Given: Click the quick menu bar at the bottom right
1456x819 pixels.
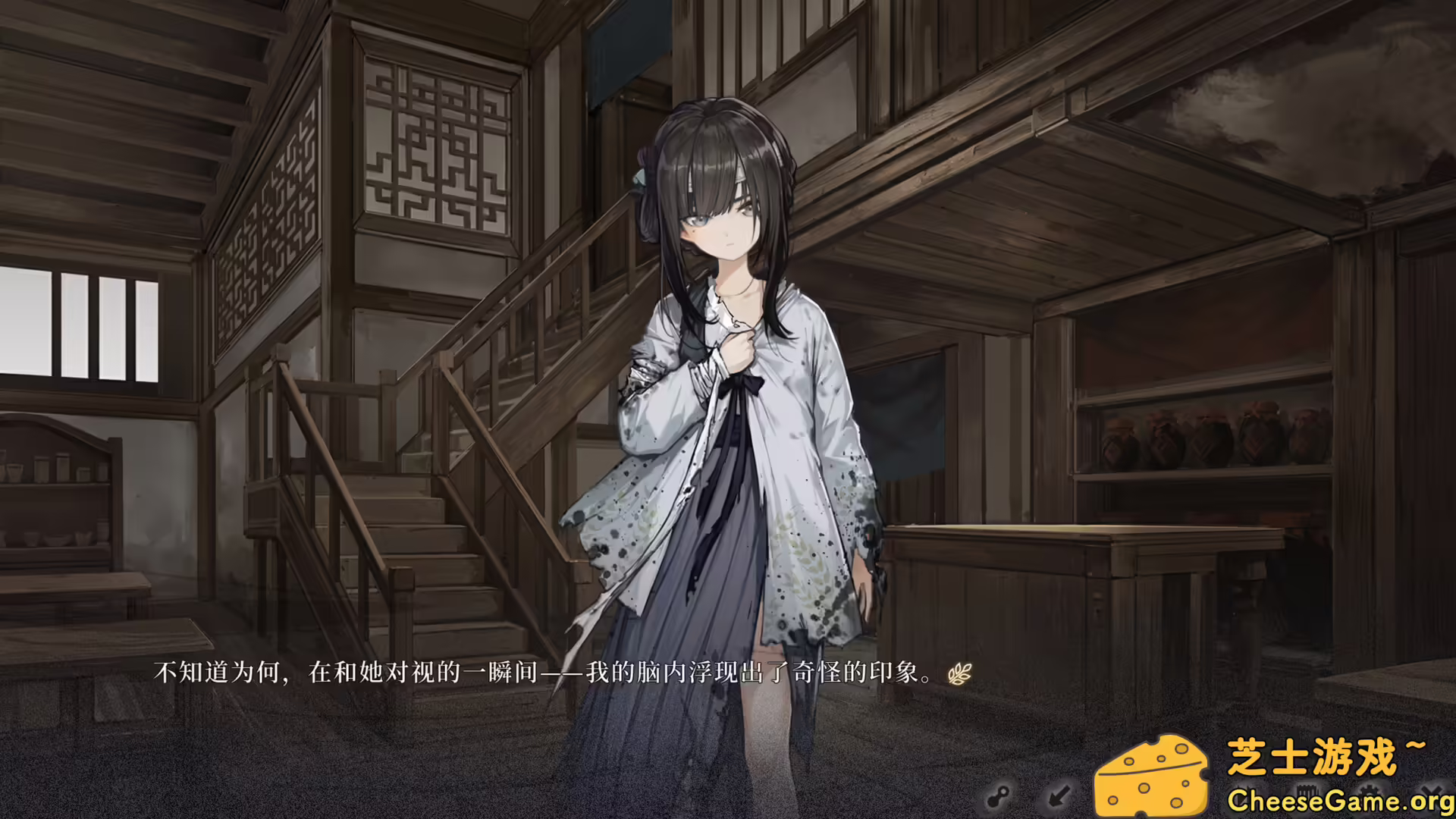Looking at the screenshot, I should coord(1213,793).
